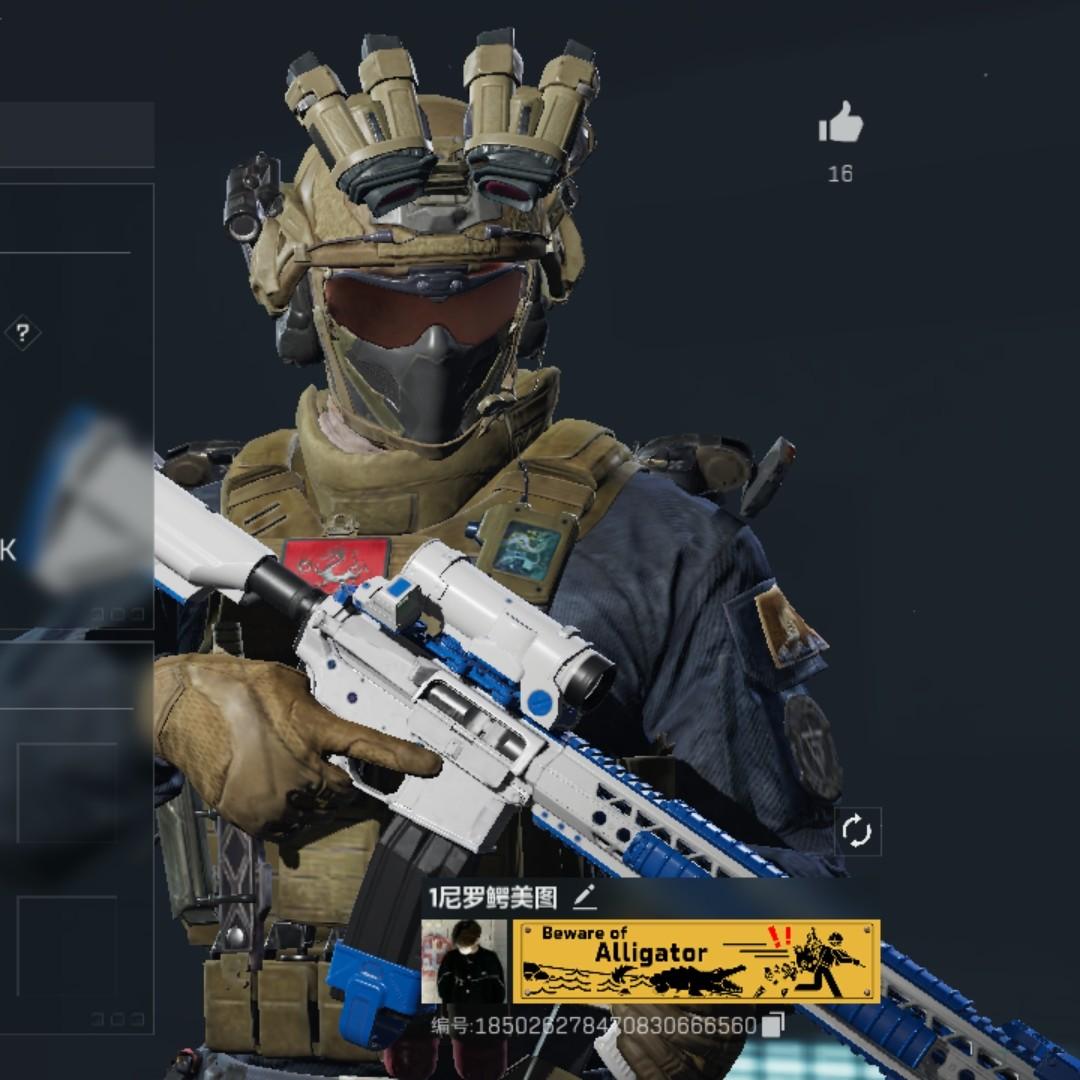1080x1080 pixels.
Task: Edit the player name with pencil icon
Action: click(x=585, y=897)
